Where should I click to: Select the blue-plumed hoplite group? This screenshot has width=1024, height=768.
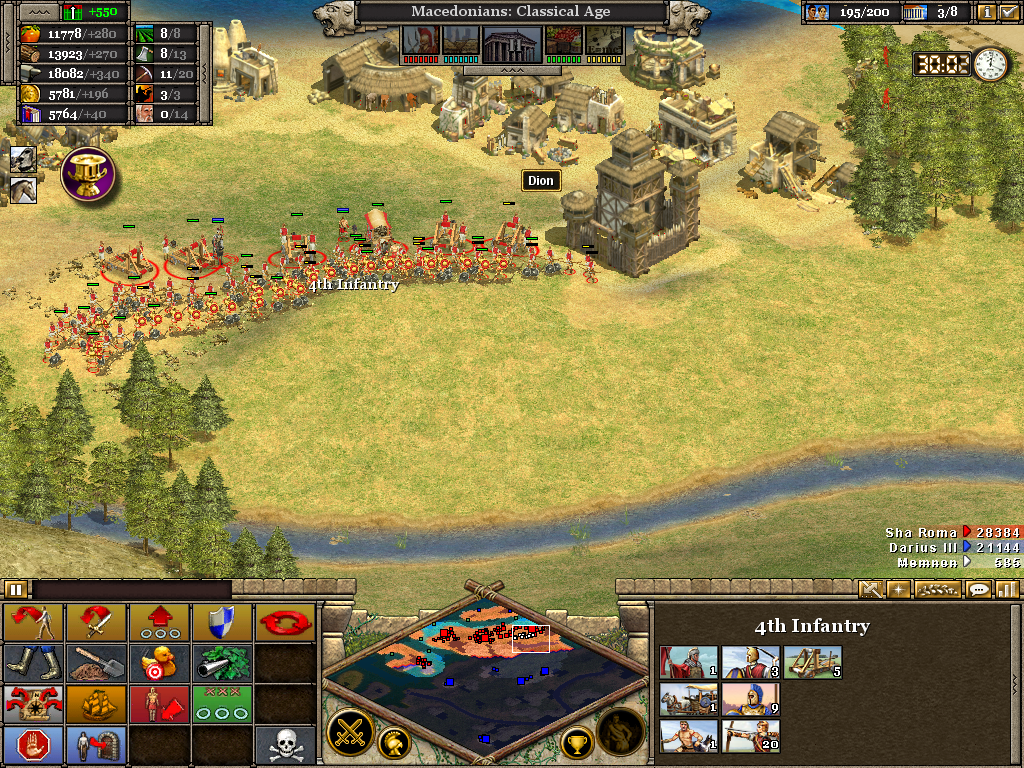(x=750, y=699)
